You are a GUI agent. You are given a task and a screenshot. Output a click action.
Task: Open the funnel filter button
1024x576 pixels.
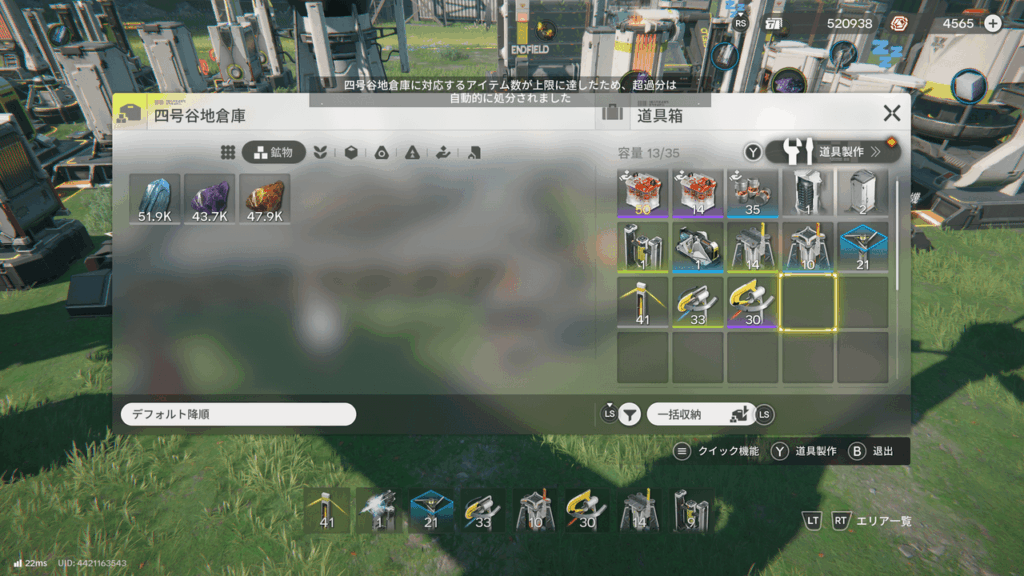click(628, 415)
